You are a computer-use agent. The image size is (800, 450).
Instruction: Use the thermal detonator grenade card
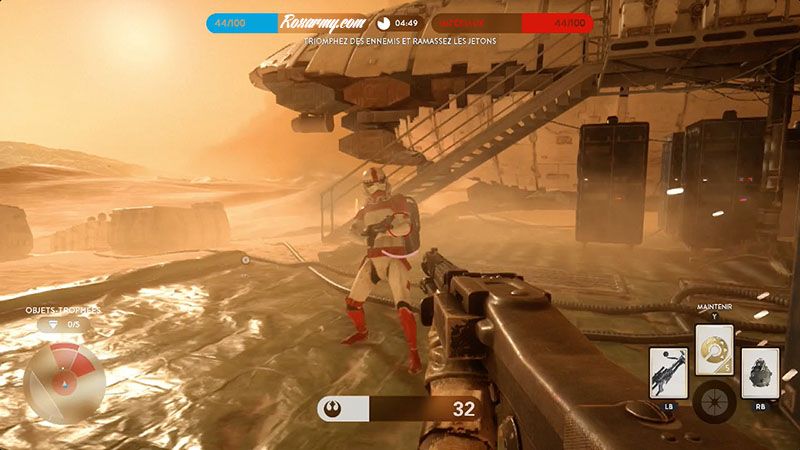coord(760,373)
